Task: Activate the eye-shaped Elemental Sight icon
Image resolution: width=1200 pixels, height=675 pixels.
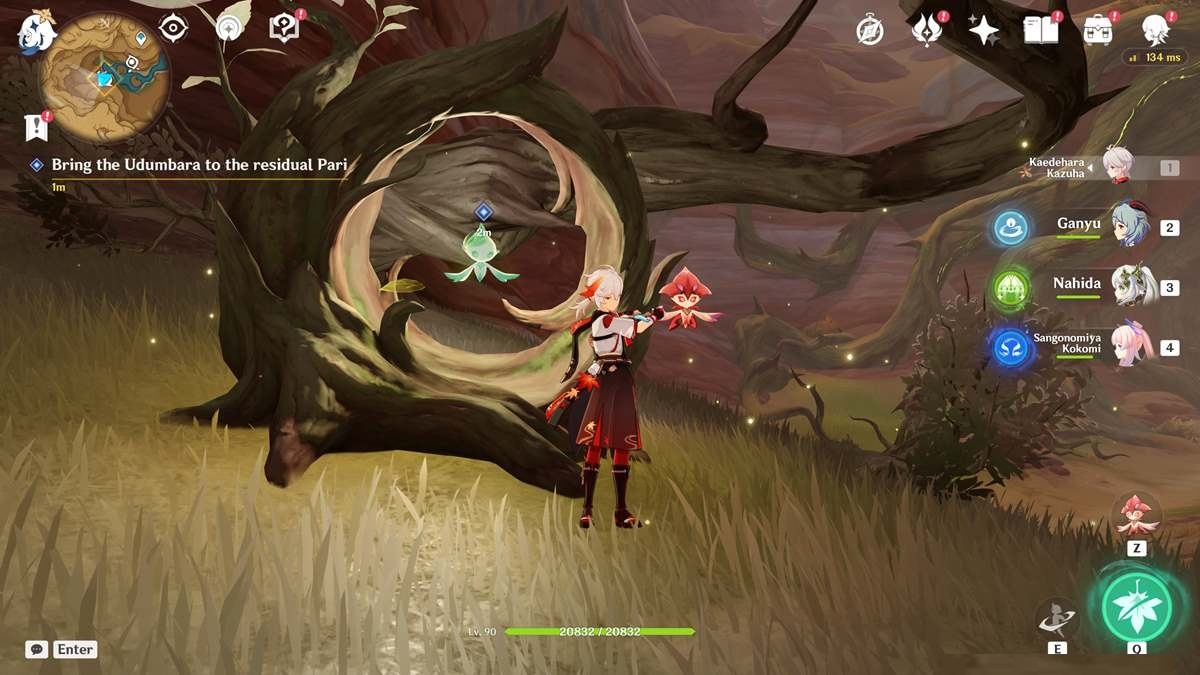Action: click(174, 28)
